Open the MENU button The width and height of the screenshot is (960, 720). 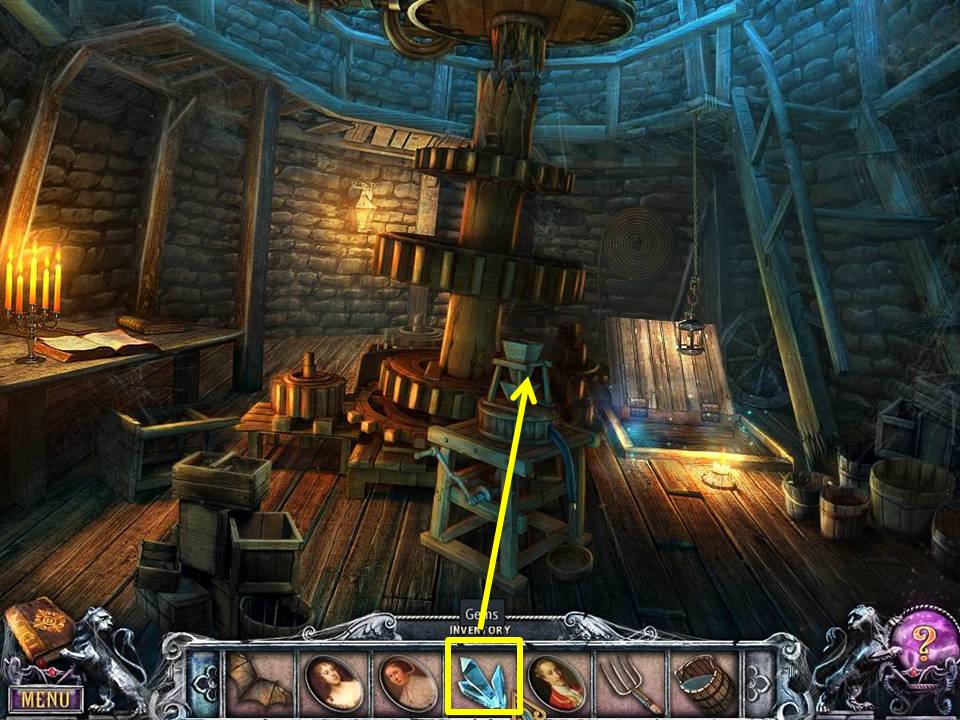pos(46,697)
